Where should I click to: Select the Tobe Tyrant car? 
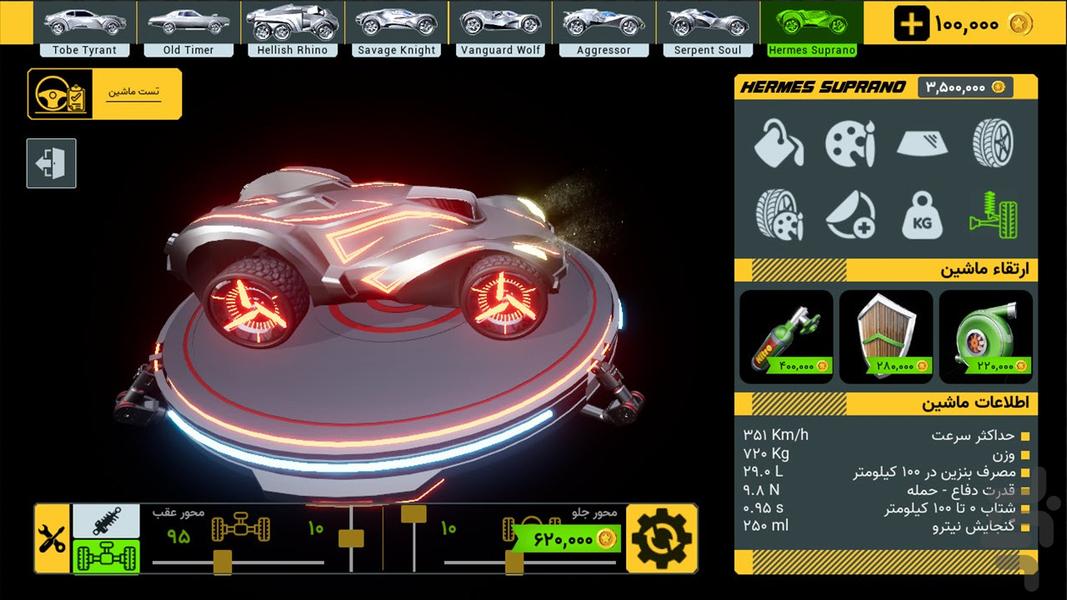[84, 26]
